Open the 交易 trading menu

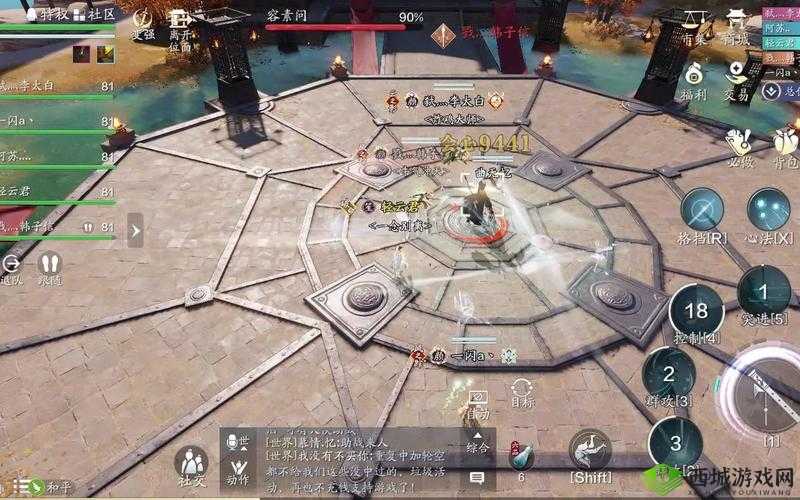pos(738,78)
